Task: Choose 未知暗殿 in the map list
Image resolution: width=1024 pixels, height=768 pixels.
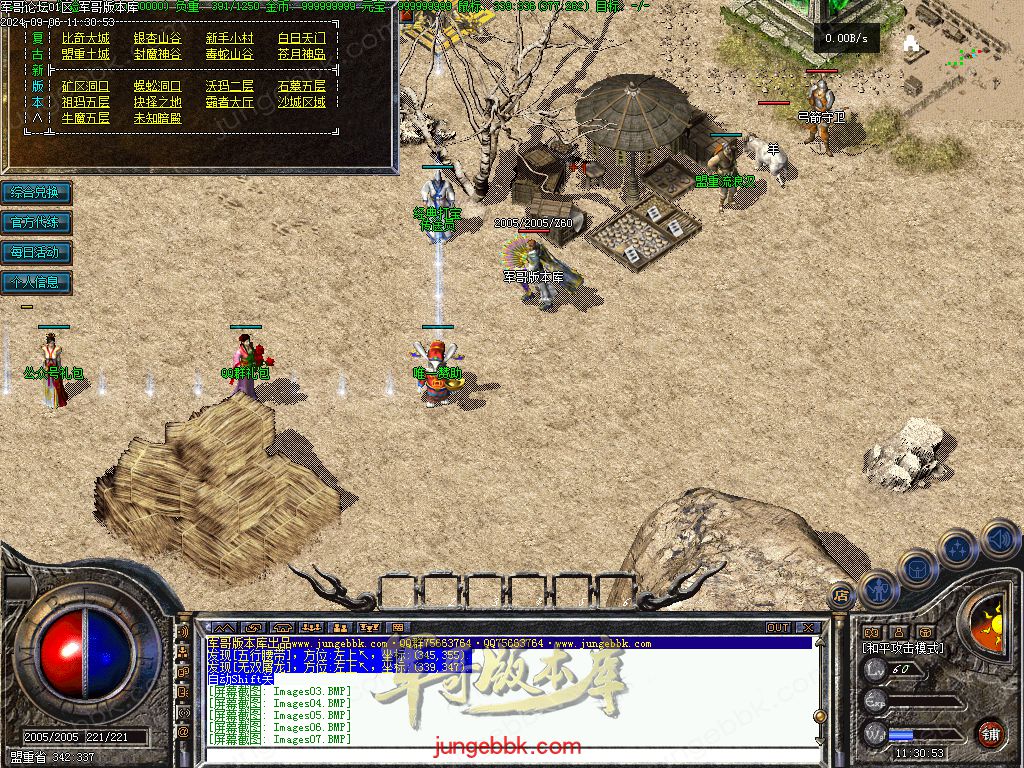Action: (x=157, y=118)
